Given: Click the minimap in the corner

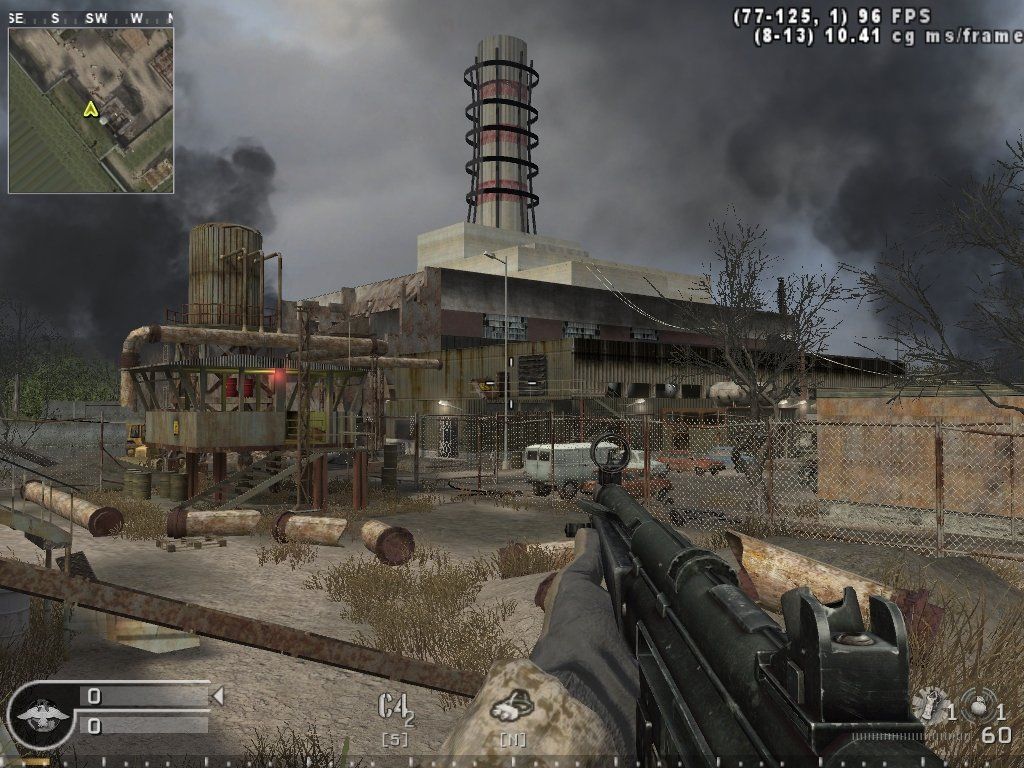Looking at the screenshot, I should [x=91, y=110].
